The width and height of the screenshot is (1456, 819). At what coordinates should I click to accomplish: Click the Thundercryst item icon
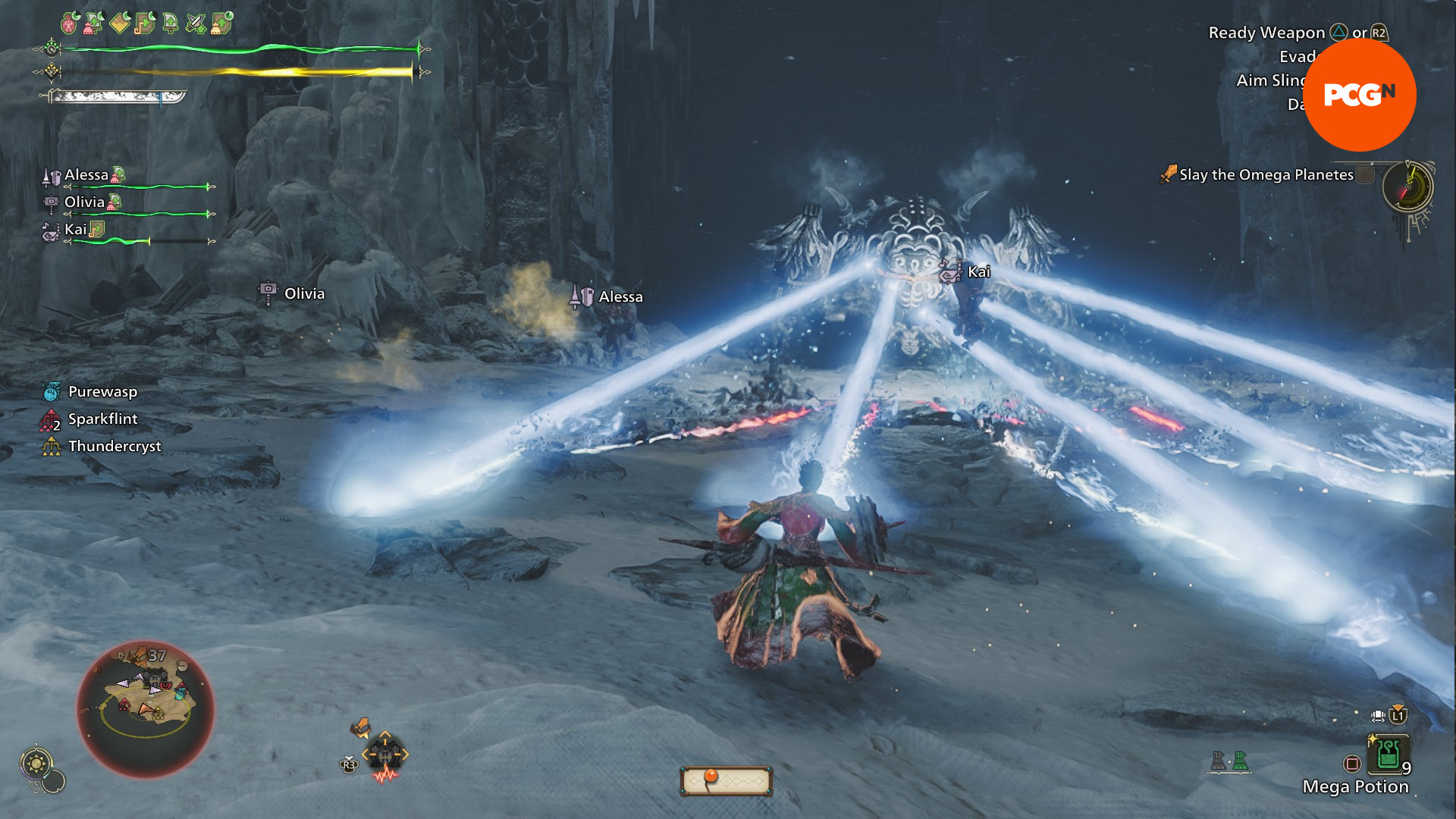50,446
